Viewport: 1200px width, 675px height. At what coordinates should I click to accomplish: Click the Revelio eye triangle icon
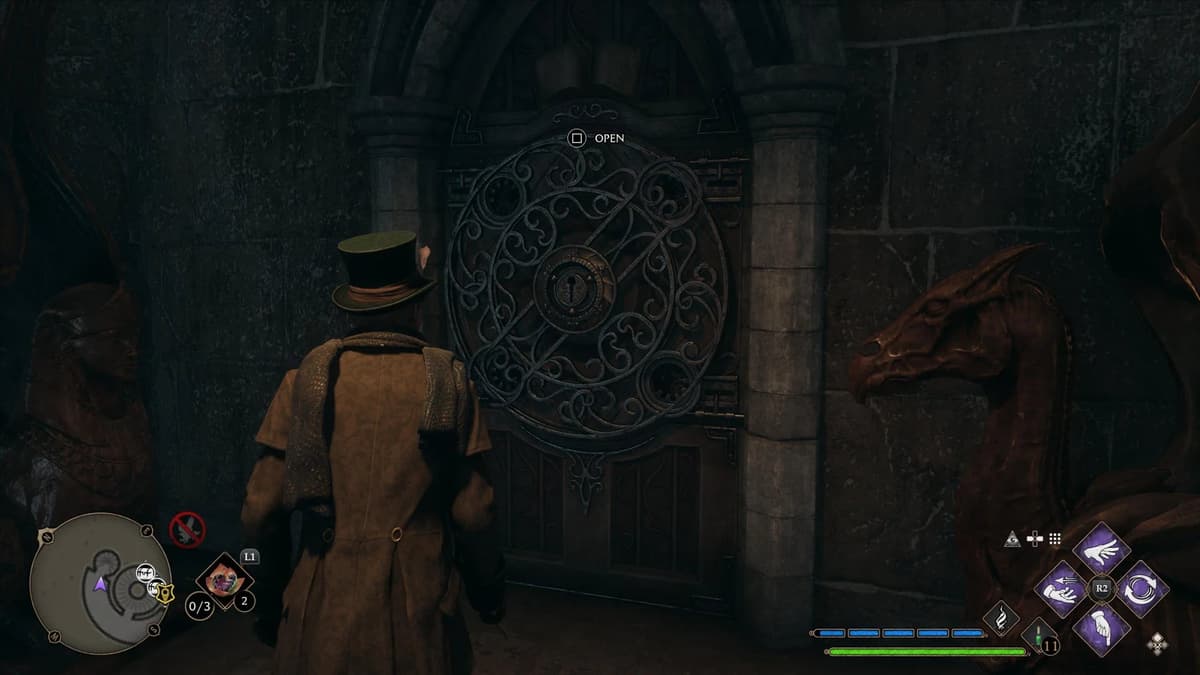pos(1013,539)
